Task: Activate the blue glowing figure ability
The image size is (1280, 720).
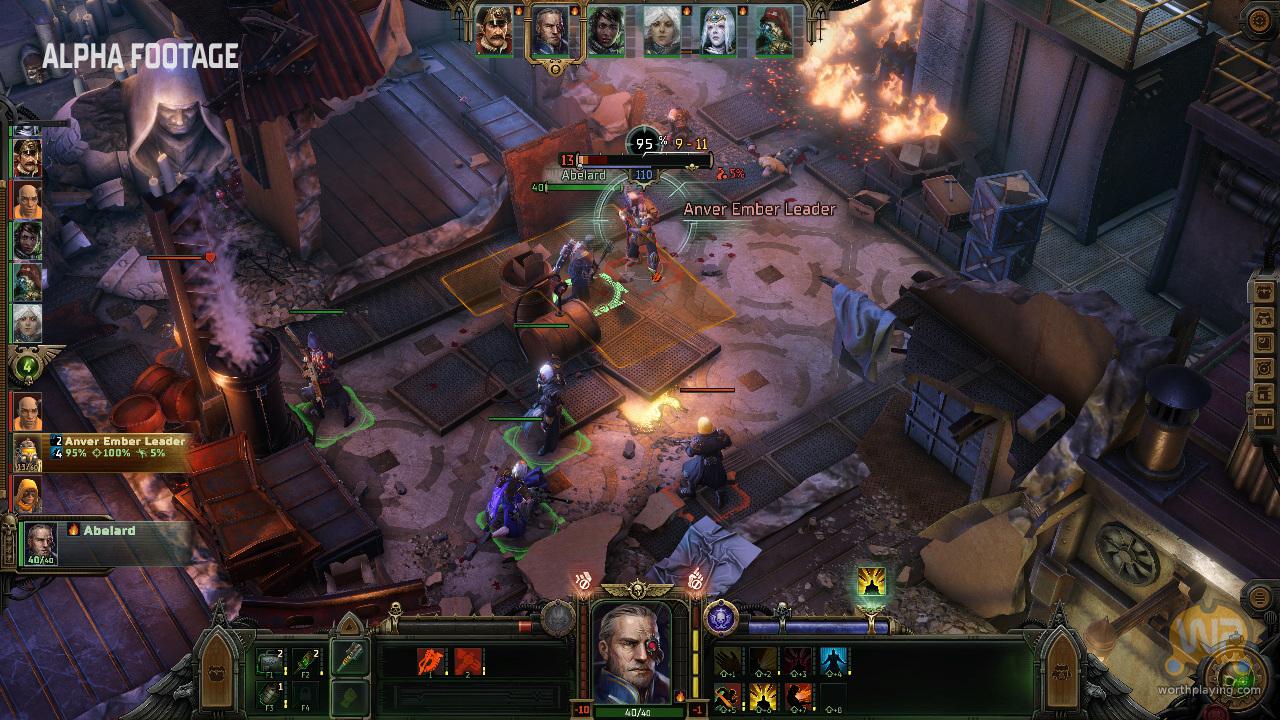Action: [833, 660]
